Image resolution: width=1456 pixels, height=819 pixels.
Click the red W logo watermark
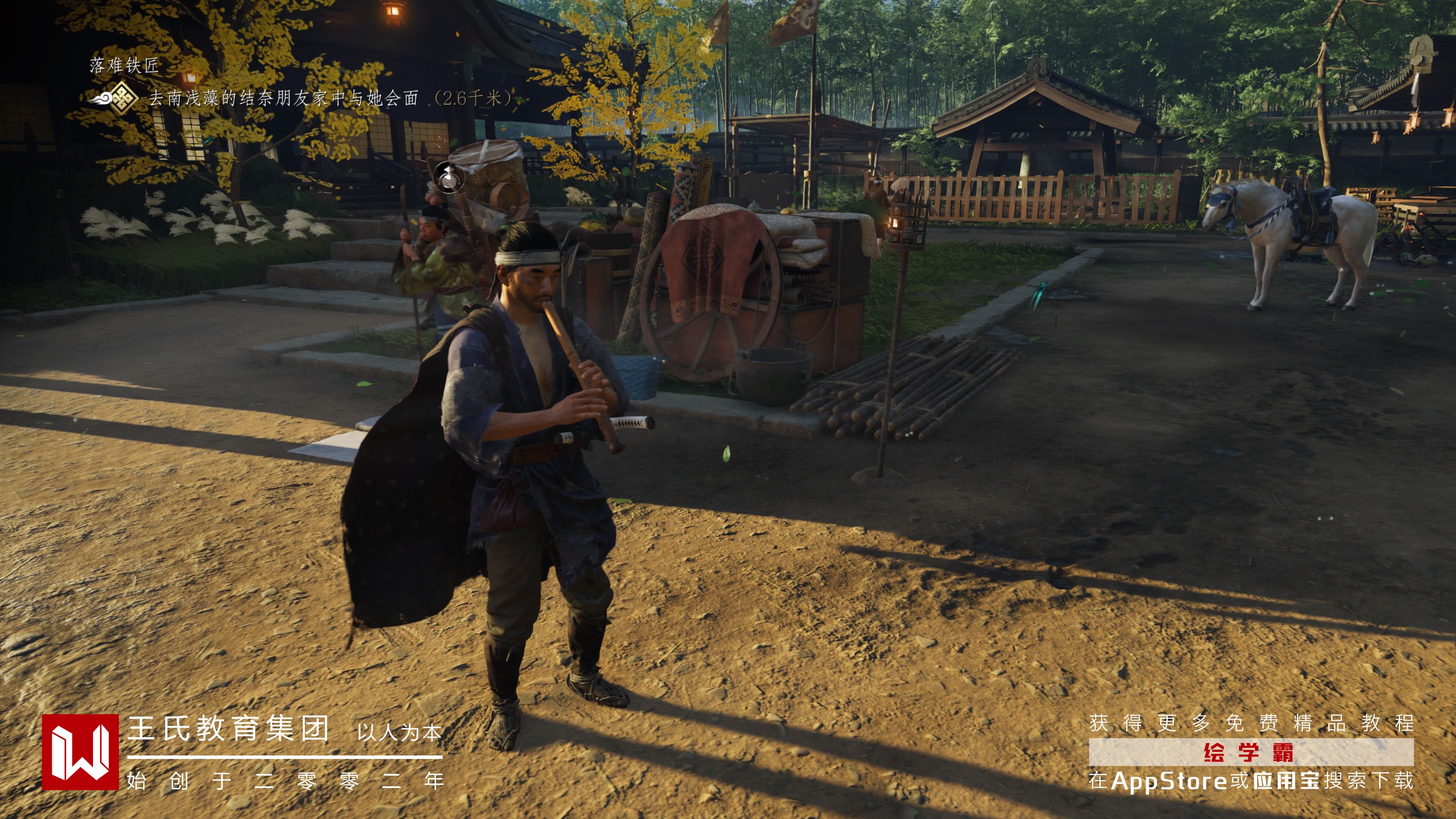(80, 752)
